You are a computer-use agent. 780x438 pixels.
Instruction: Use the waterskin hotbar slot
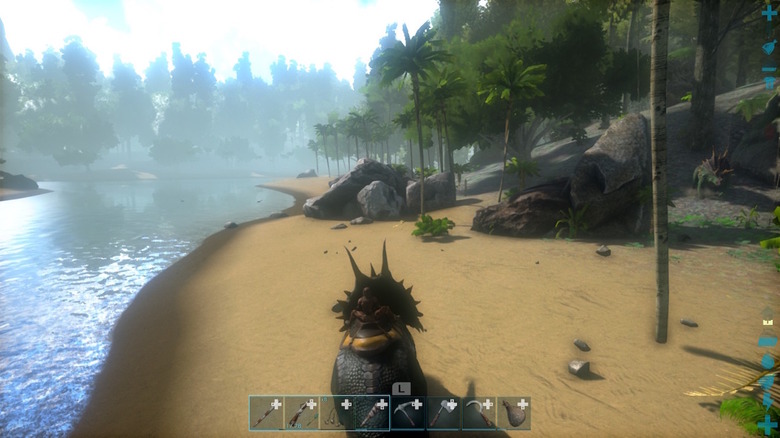[514, 413]
